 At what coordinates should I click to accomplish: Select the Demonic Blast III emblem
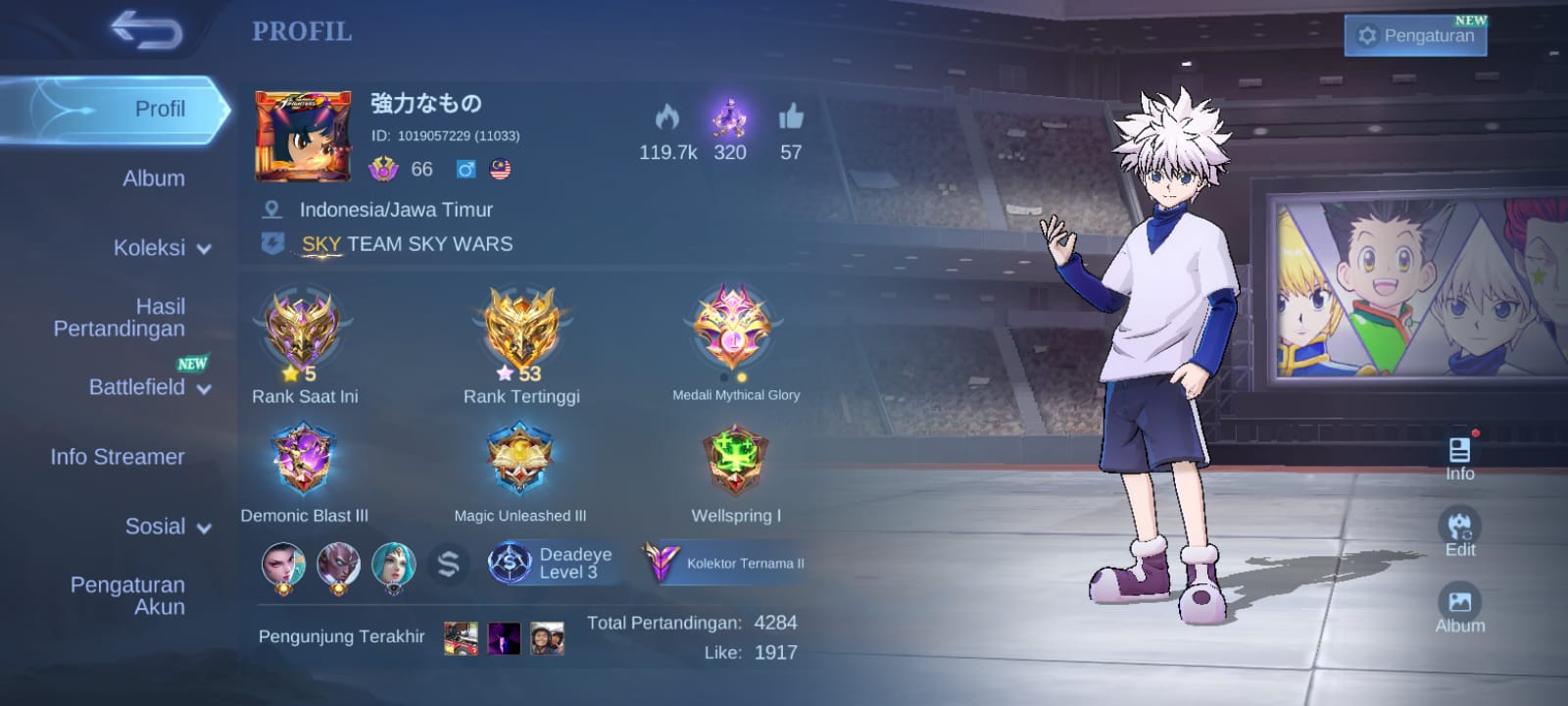pyautogui.click(x=304, y=461)
